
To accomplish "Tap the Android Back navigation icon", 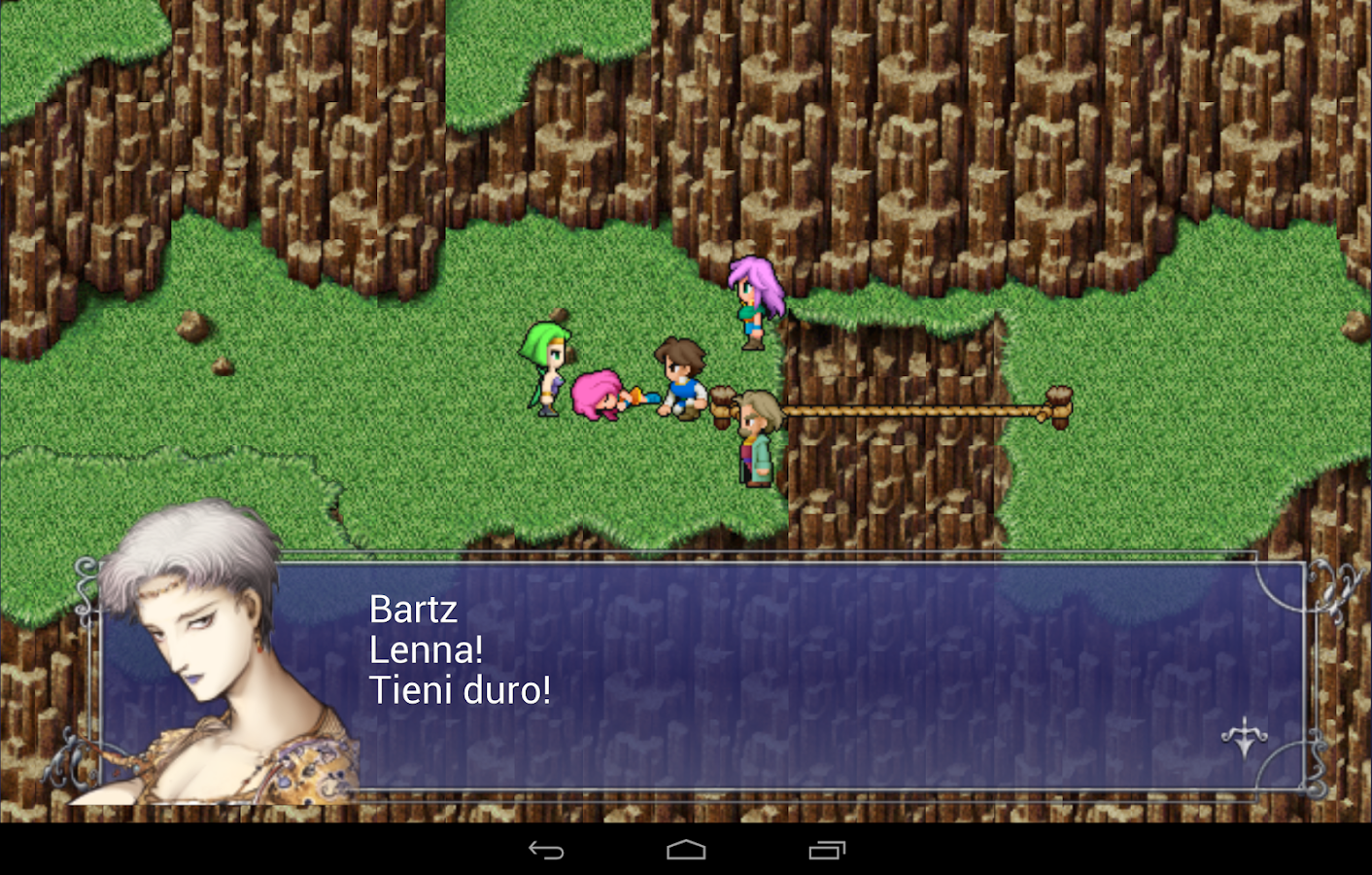I will (548, 851).
